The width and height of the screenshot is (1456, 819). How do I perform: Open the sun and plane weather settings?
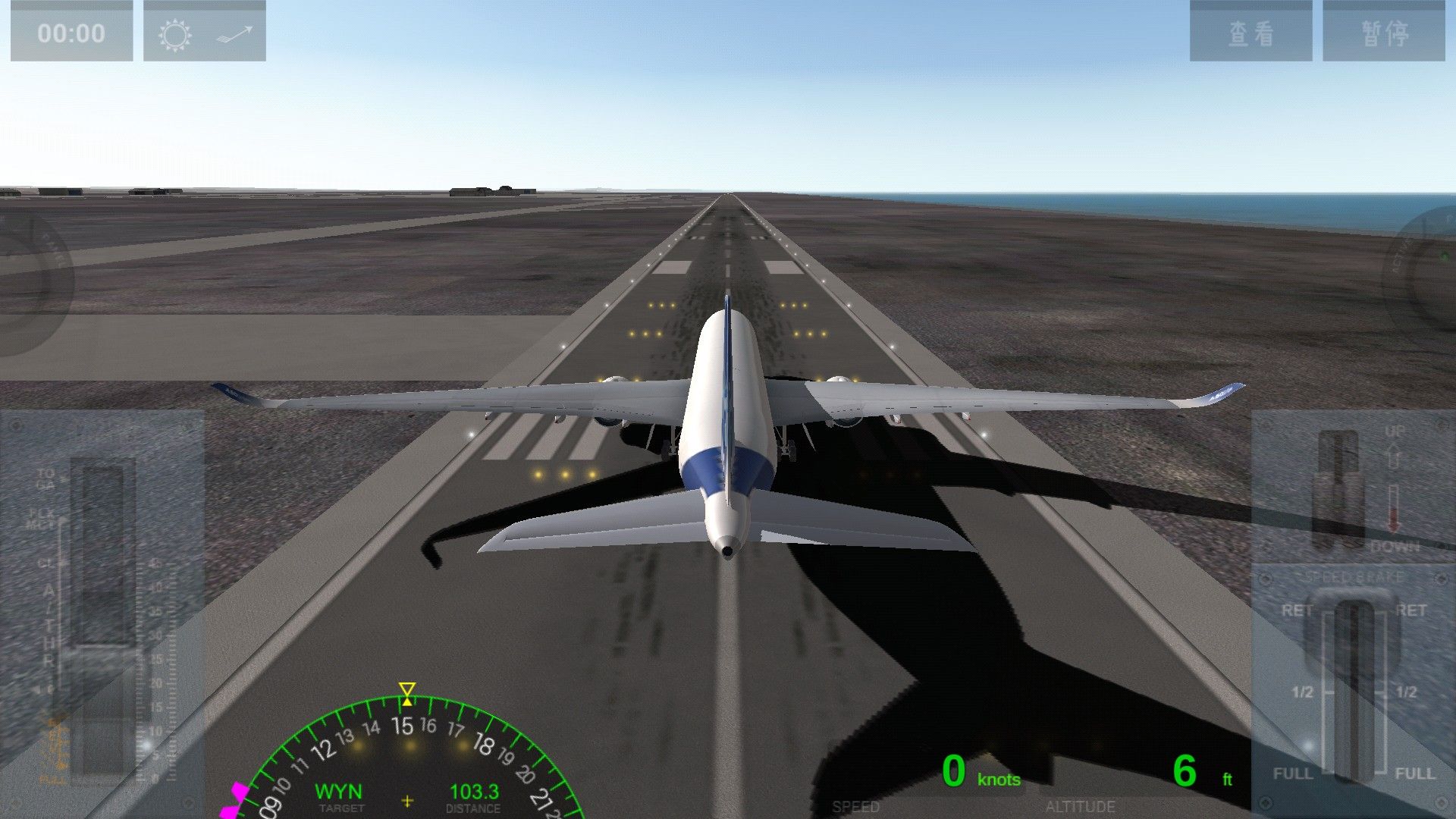(x=204, y=32)
